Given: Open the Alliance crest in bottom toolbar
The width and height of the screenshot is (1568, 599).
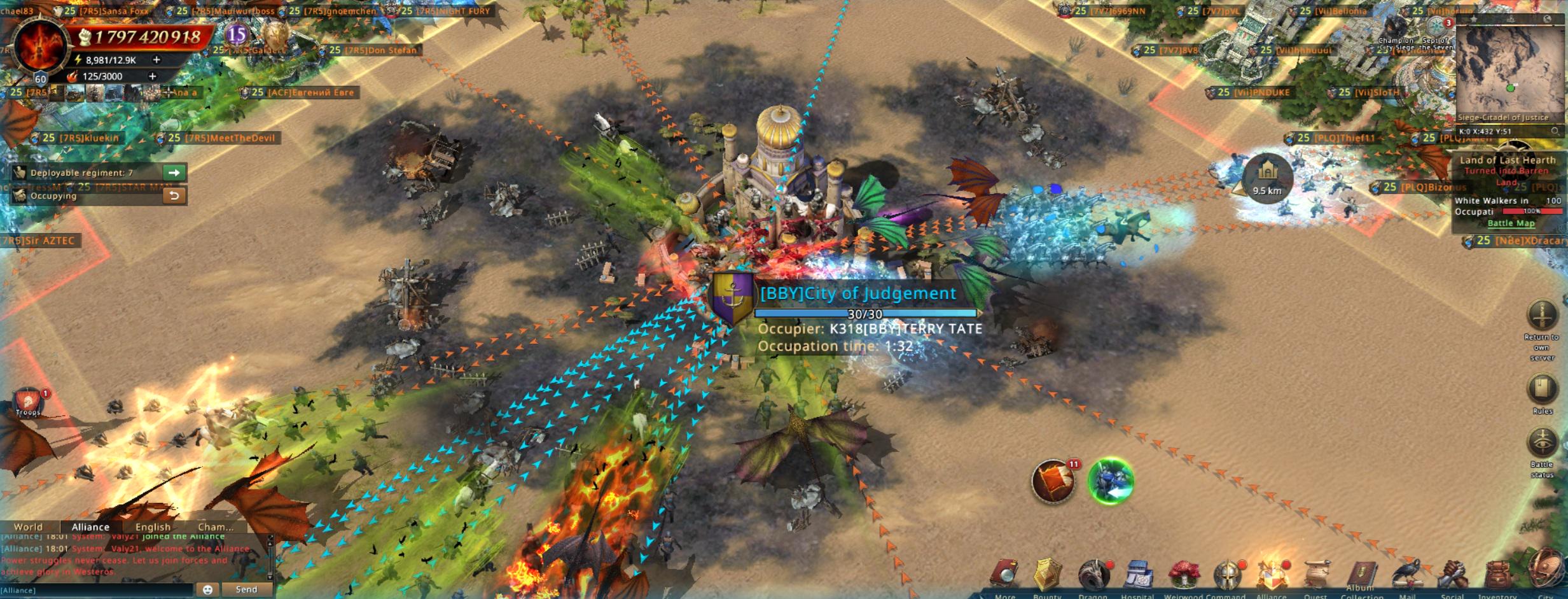Looking at the screenshot, I should tap(1271, 575).
